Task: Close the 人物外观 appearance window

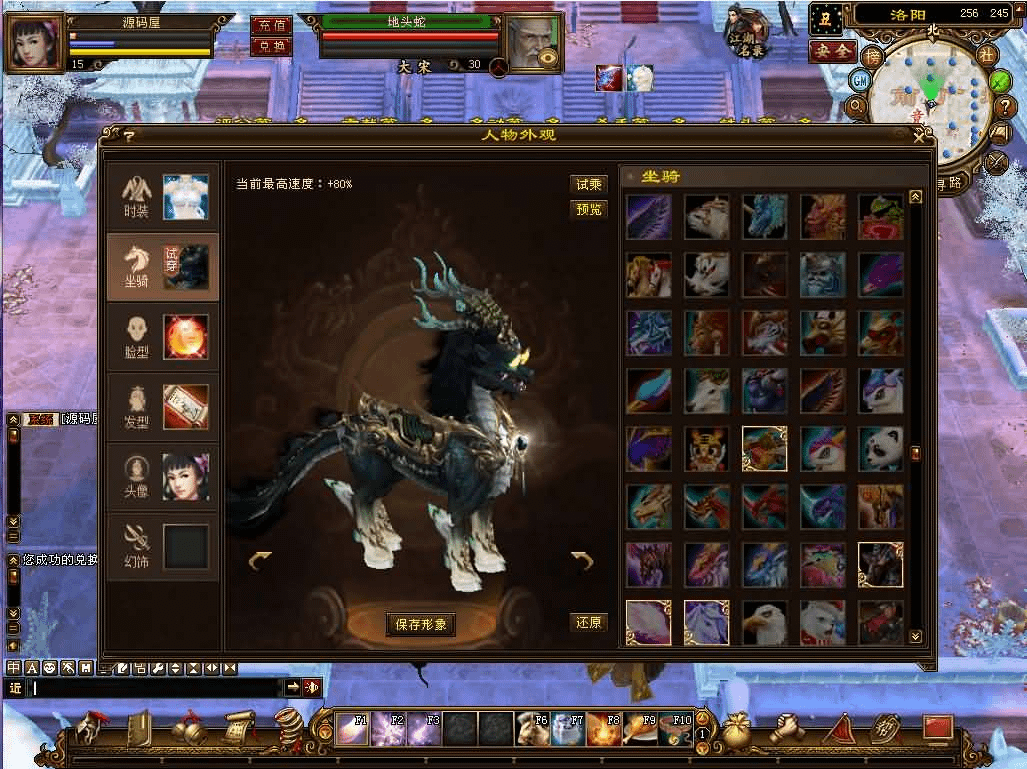Action: pyautogui.click(x=919, y=137)
